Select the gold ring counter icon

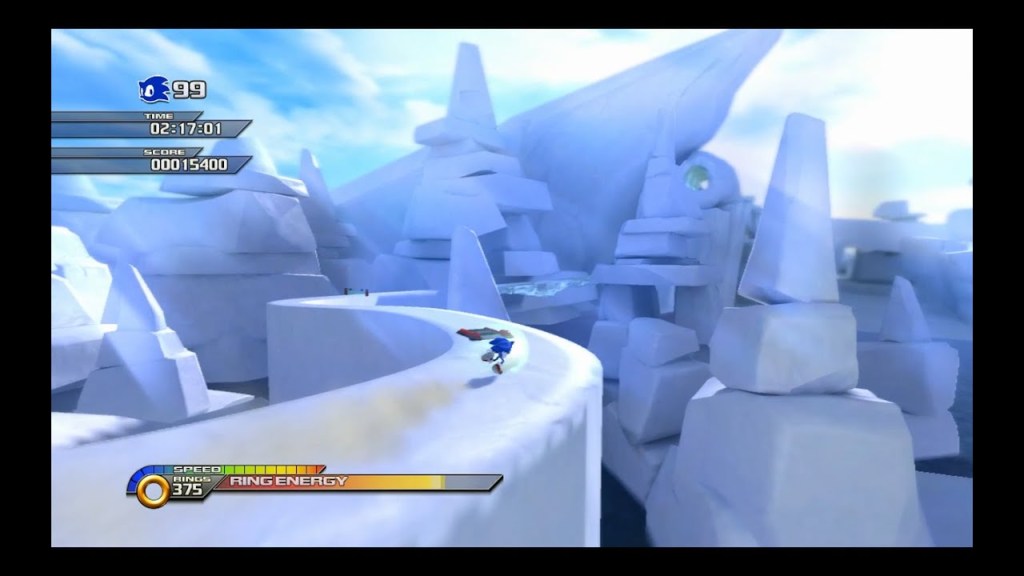(x=153, y=489)
